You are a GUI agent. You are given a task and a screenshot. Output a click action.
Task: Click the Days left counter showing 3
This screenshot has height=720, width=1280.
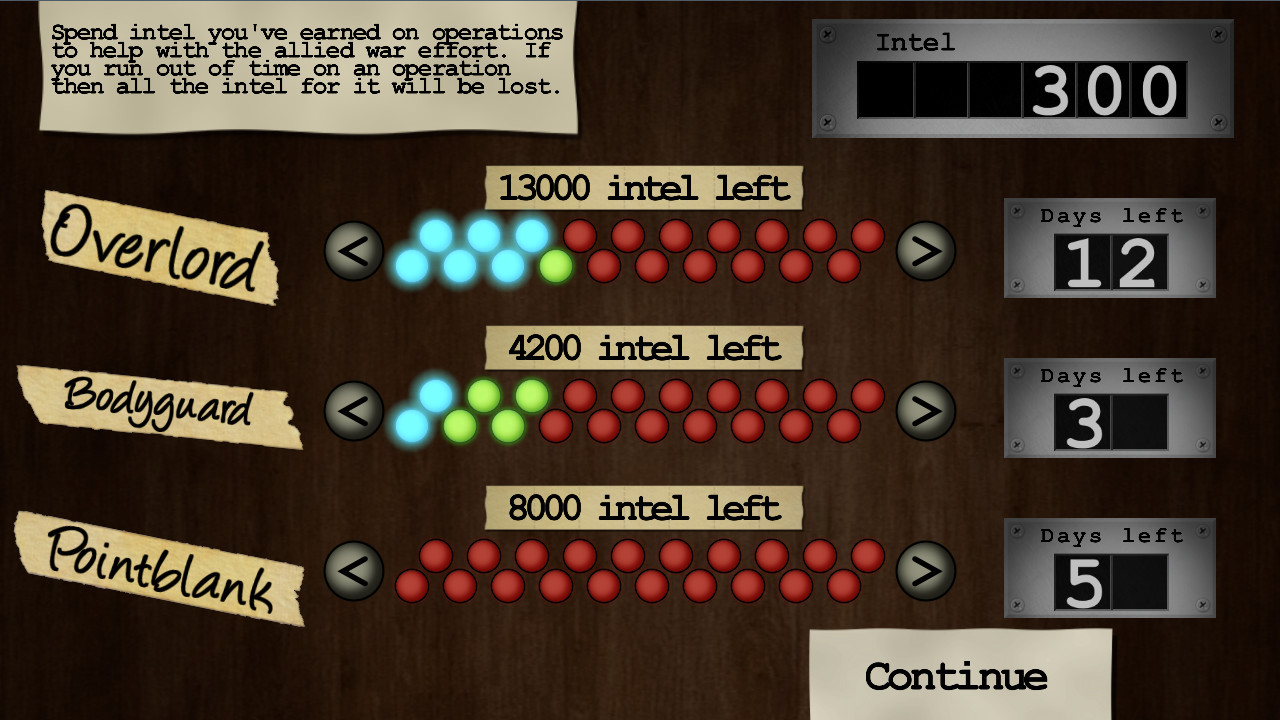(x=1108, y=408)
